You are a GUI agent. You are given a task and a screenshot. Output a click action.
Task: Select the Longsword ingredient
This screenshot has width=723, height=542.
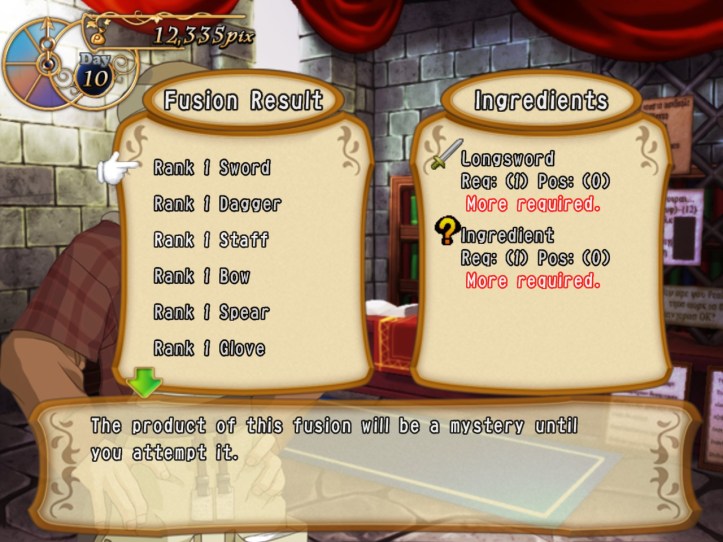tap(506, 159)
